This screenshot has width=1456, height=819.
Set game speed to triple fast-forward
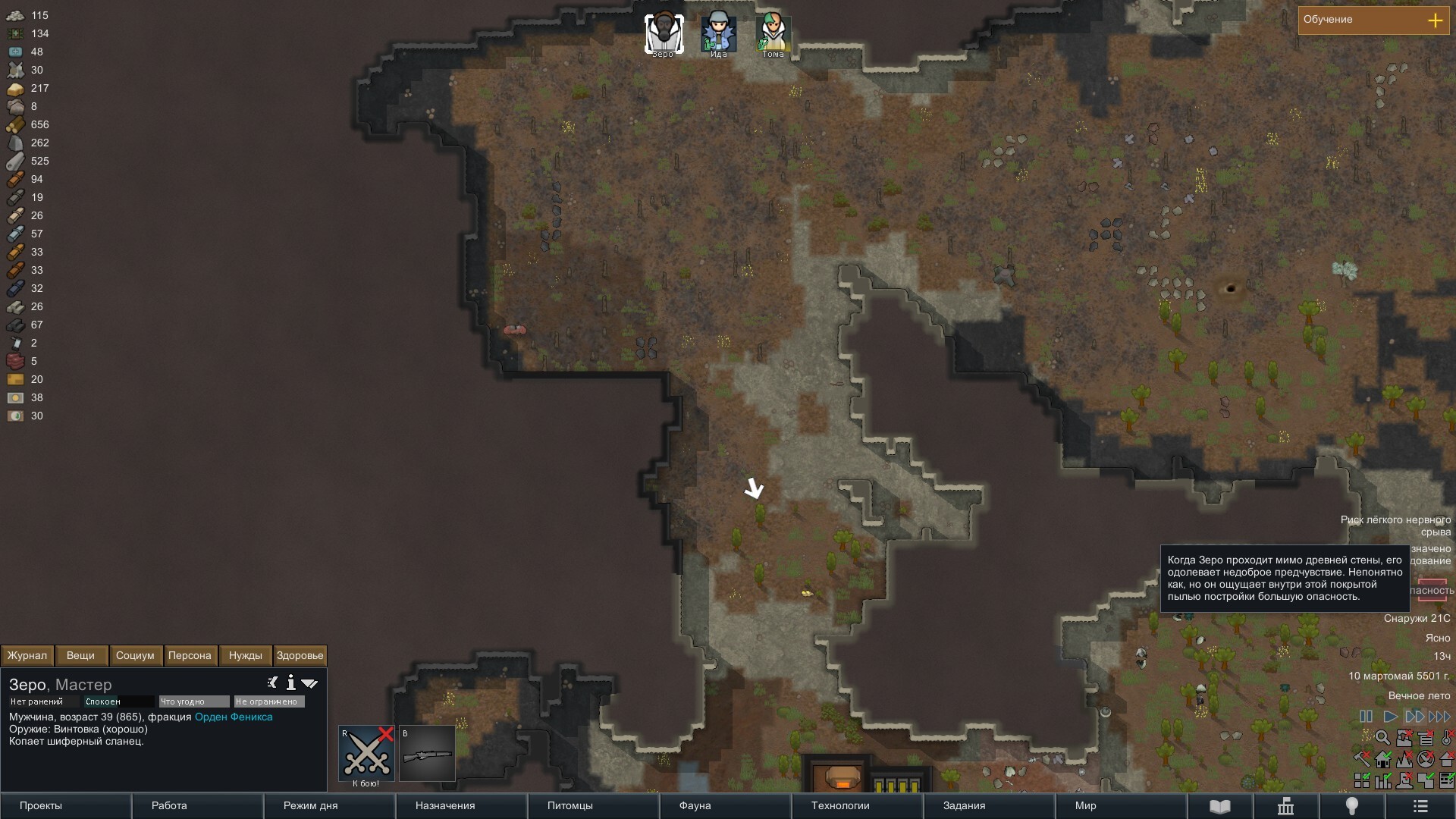1439,716
